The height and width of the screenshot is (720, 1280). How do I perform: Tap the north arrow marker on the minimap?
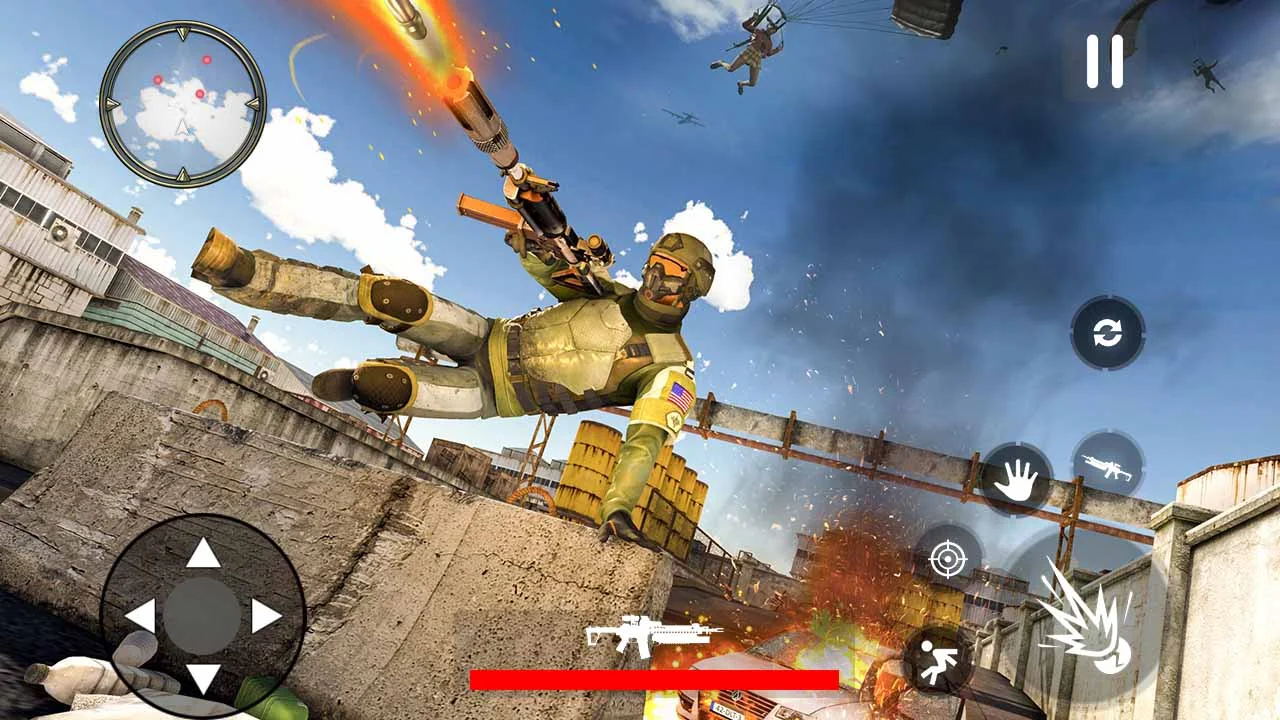pyautogui.click(x=184, y=33)
